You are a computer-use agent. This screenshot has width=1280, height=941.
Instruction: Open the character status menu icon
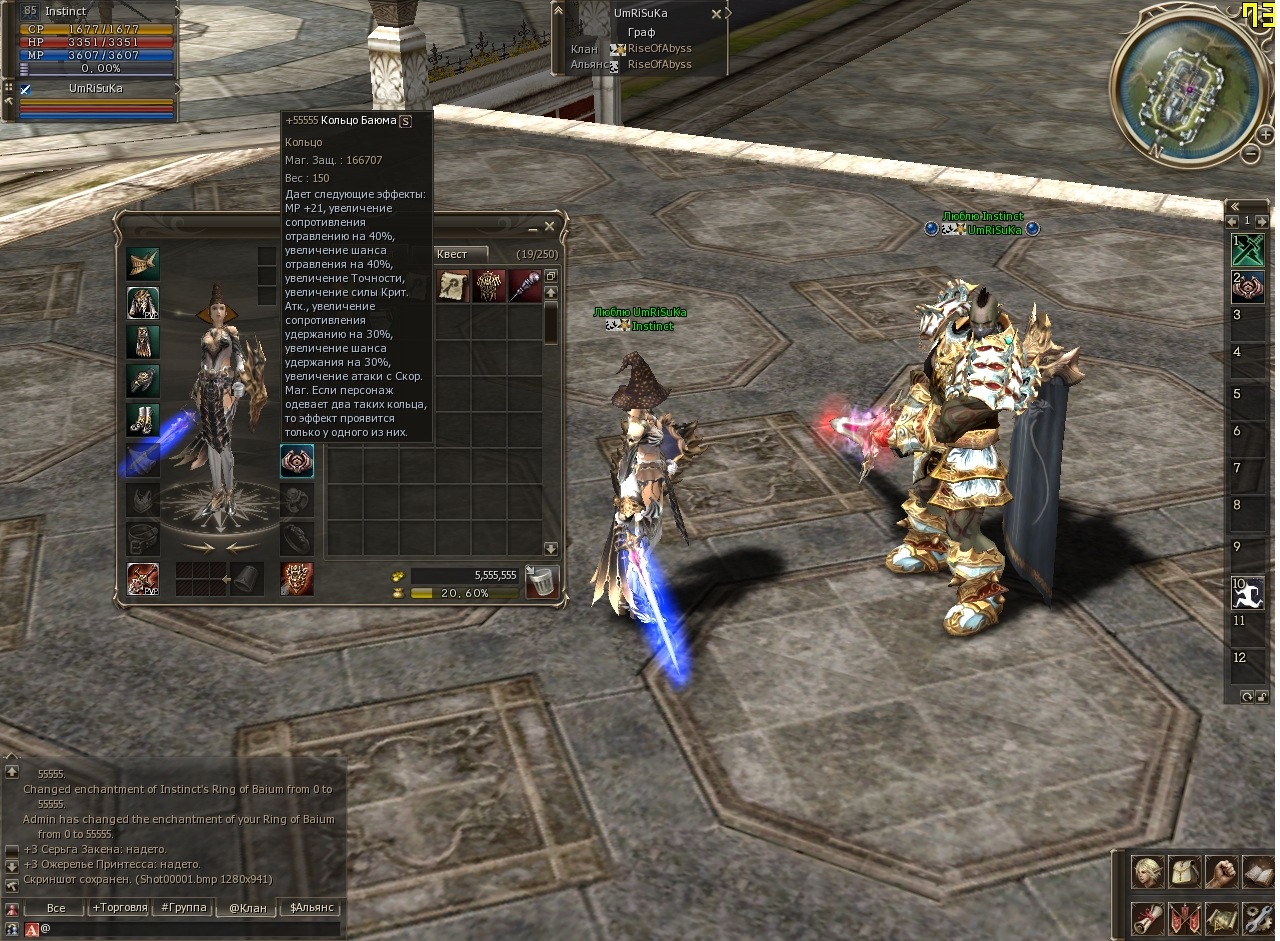pos(1146,872)
